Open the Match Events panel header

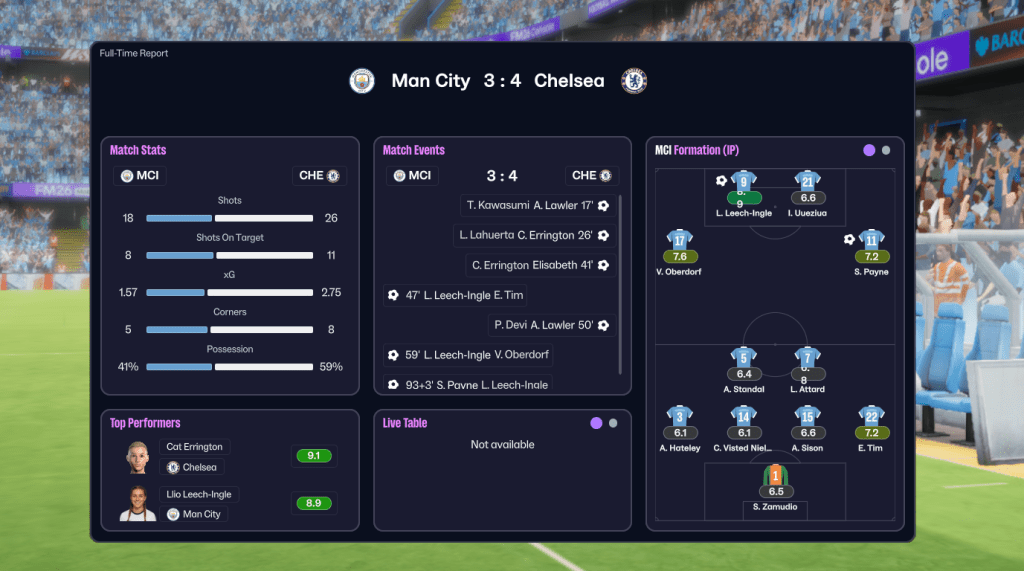click(414, 150)
